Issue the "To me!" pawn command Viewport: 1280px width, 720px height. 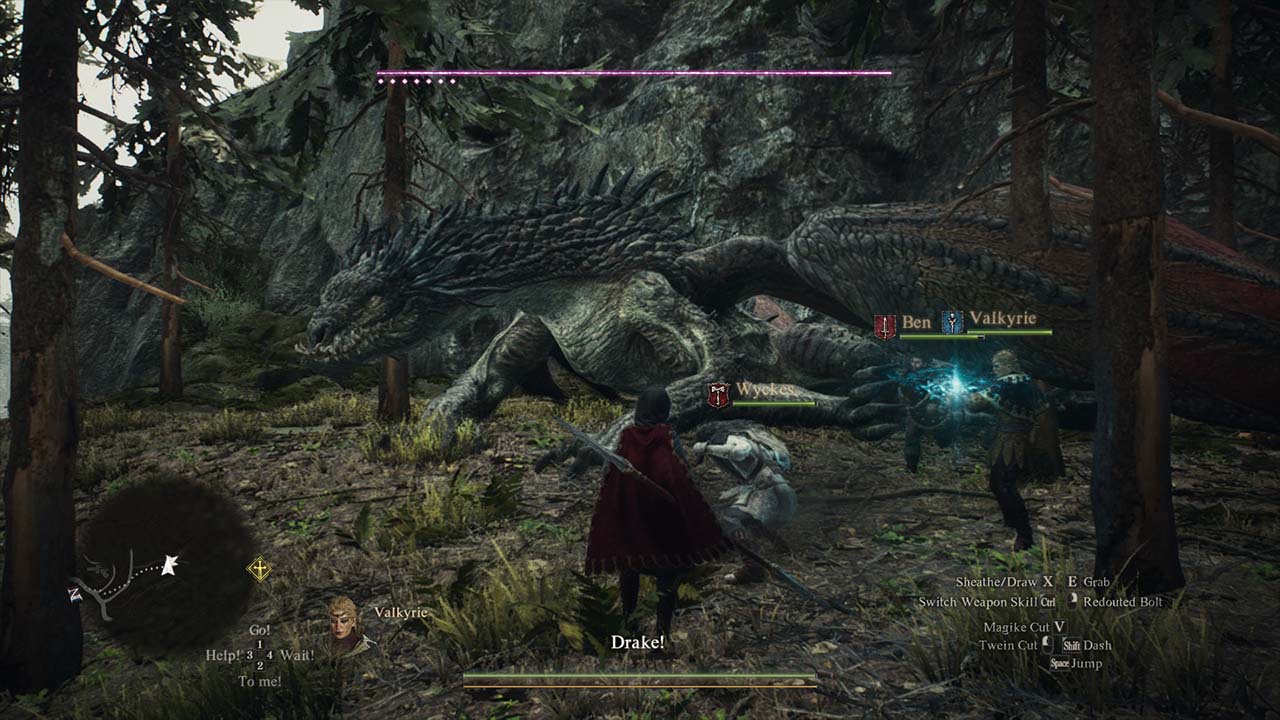point(259,682)
